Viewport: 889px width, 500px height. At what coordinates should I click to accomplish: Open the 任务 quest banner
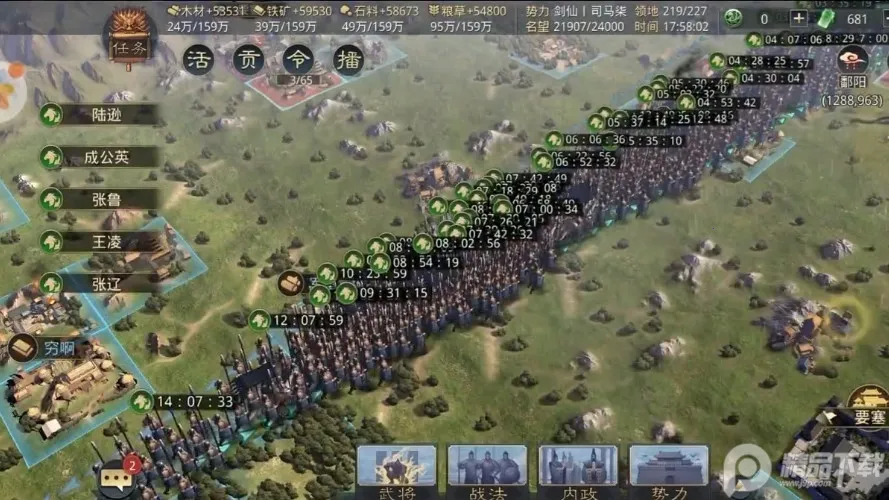coord(127,39)
